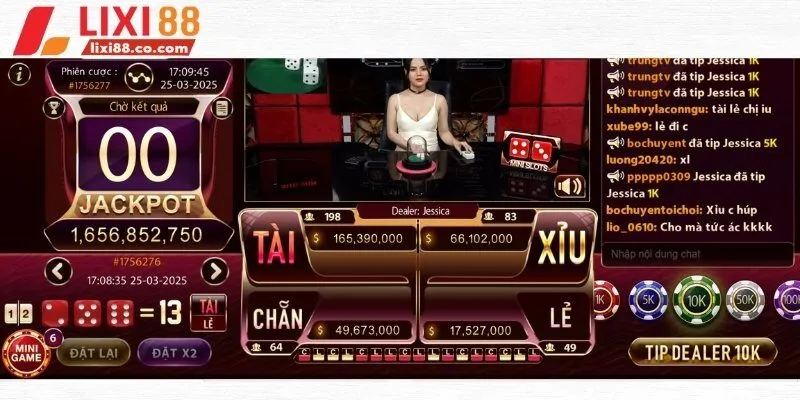This screenshot has height=400, width=800.
Task: Choose the 10K green chip
Action: pyautogui.click(x=697, y=299)
